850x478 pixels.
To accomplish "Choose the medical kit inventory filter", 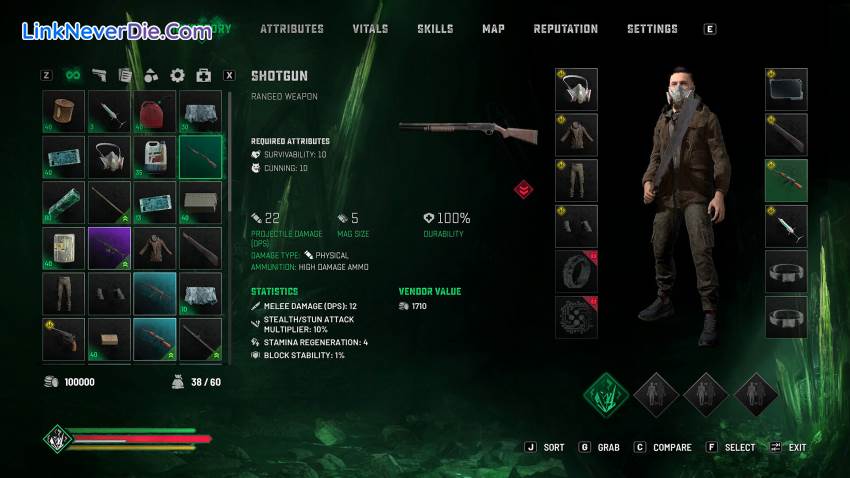I will point(204,75).
